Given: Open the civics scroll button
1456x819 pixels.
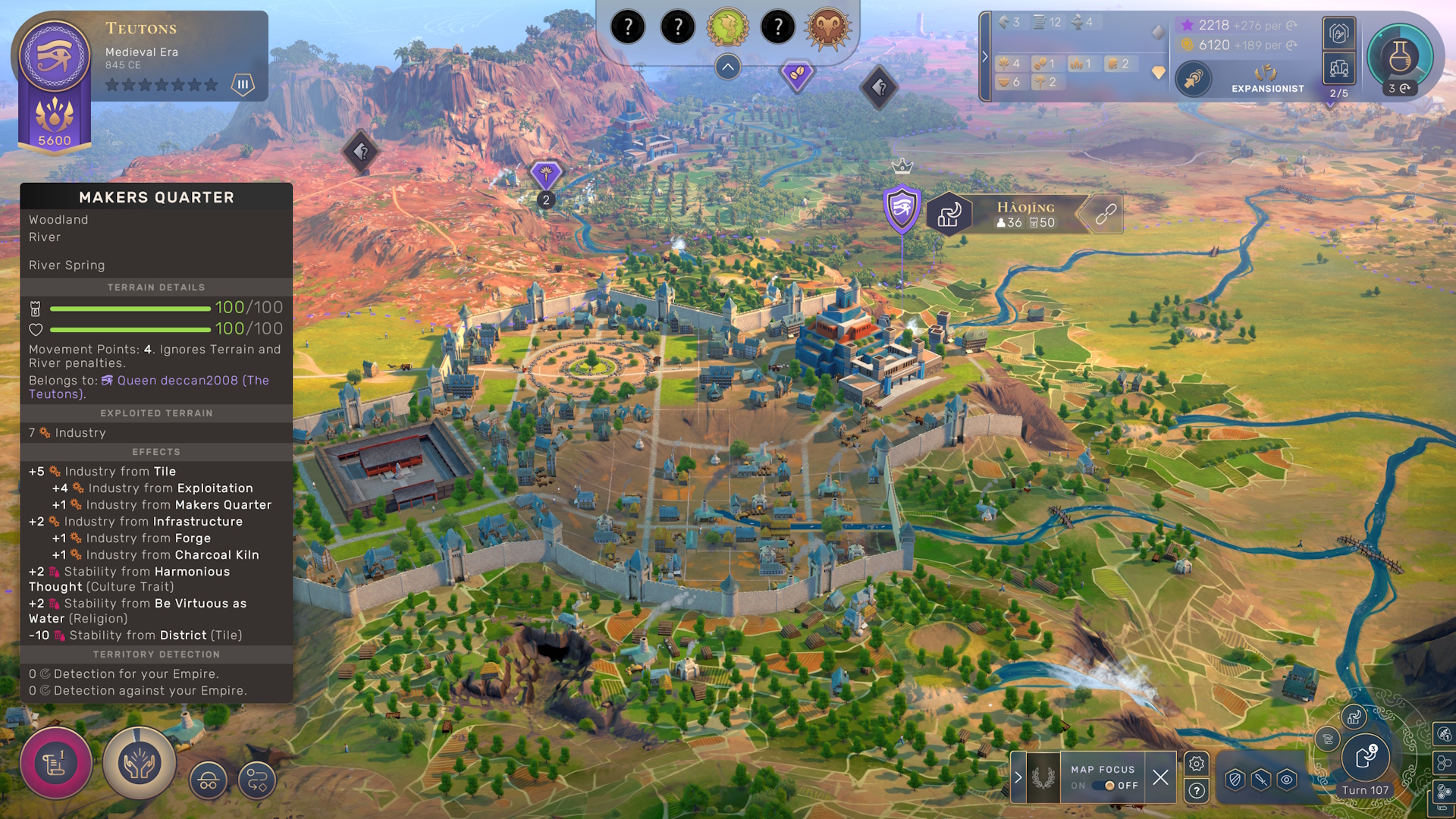Looking at the screenshot, I should [x=56, y=763].
